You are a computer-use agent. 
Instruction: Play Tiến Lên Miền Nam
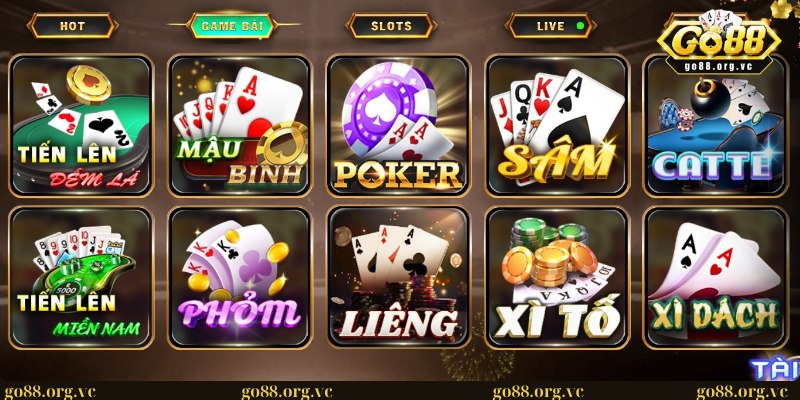pyautogui.click(x=80, y=275)
